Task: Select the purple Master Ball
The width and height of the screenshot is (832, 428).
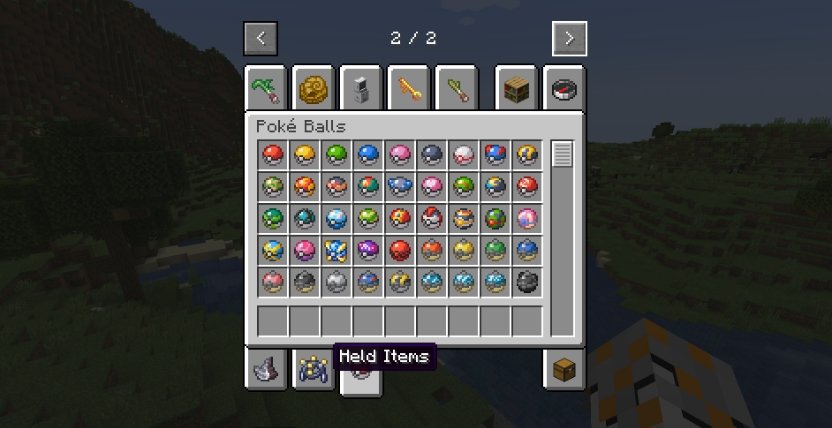Action: [x=368, y=250]
